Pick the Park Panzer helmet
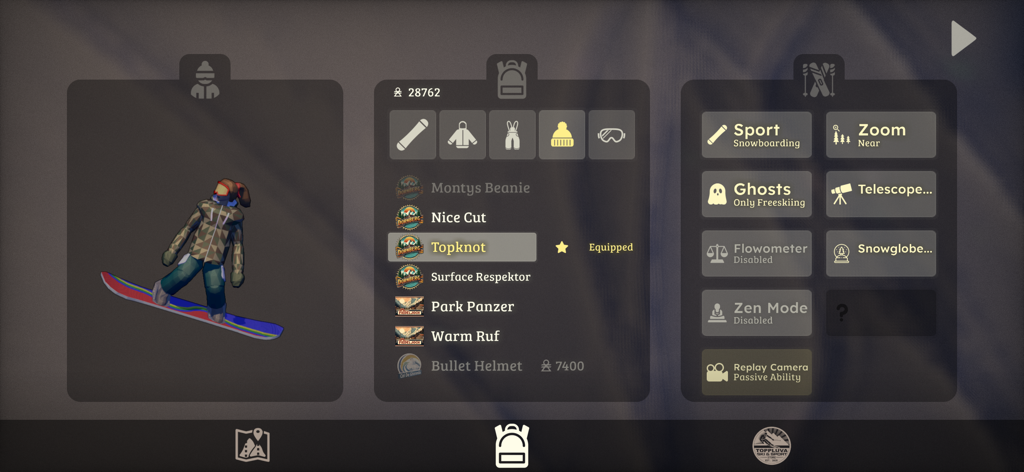This screenshot has height=472, width=1024. pyautogui.click(x=472, y=306)
